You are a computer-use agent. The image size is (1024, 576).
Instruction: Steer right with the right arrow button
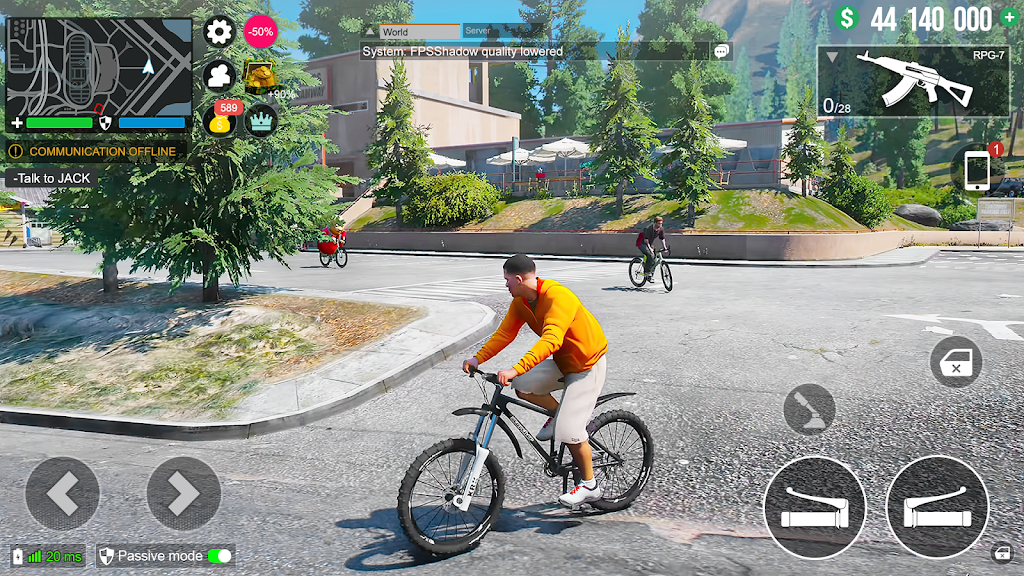pos(184,493)
